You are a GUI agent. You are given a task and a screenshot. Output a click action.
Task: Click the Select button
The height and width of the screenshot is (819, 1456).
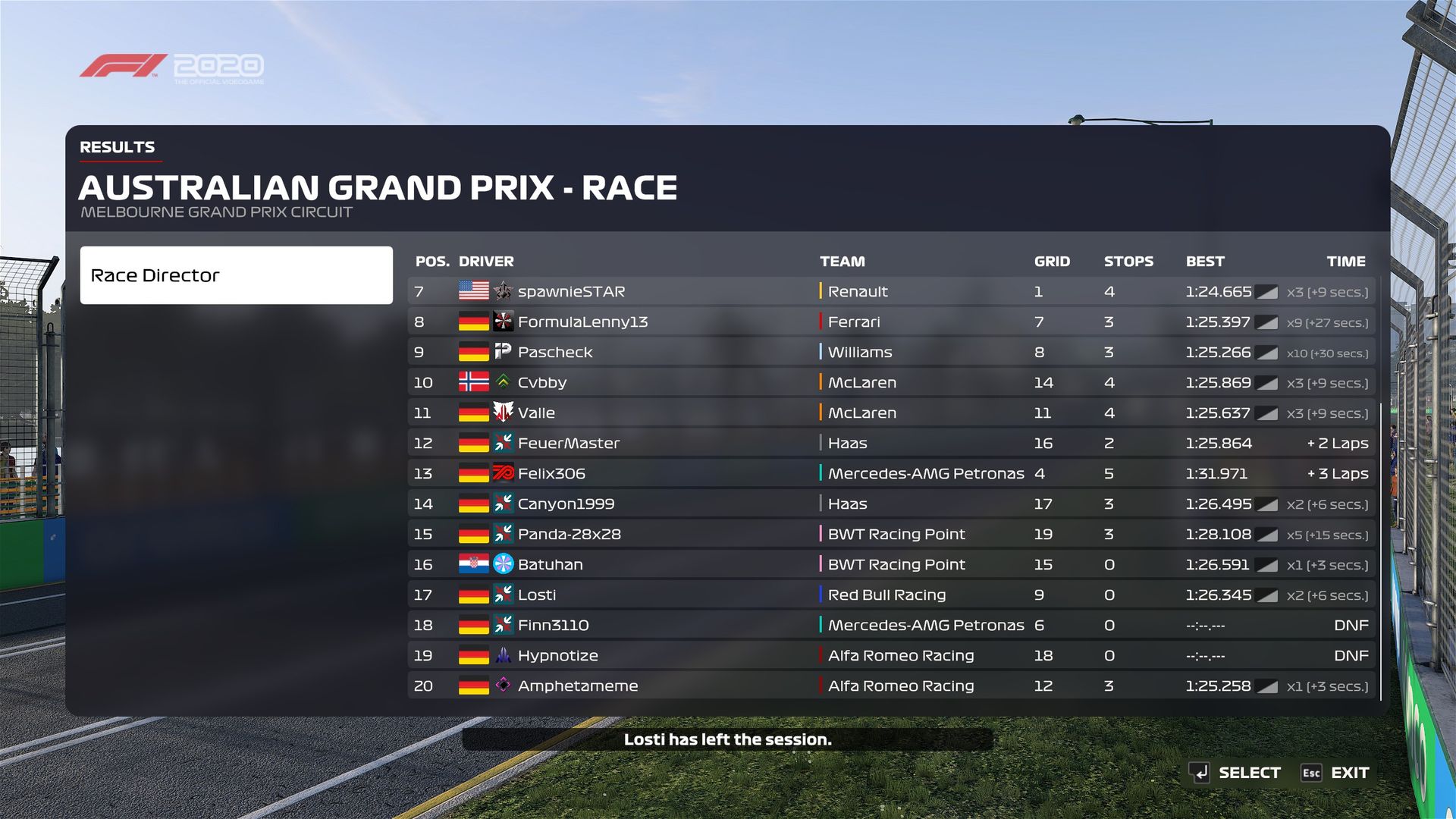(x=1235, y=773)
